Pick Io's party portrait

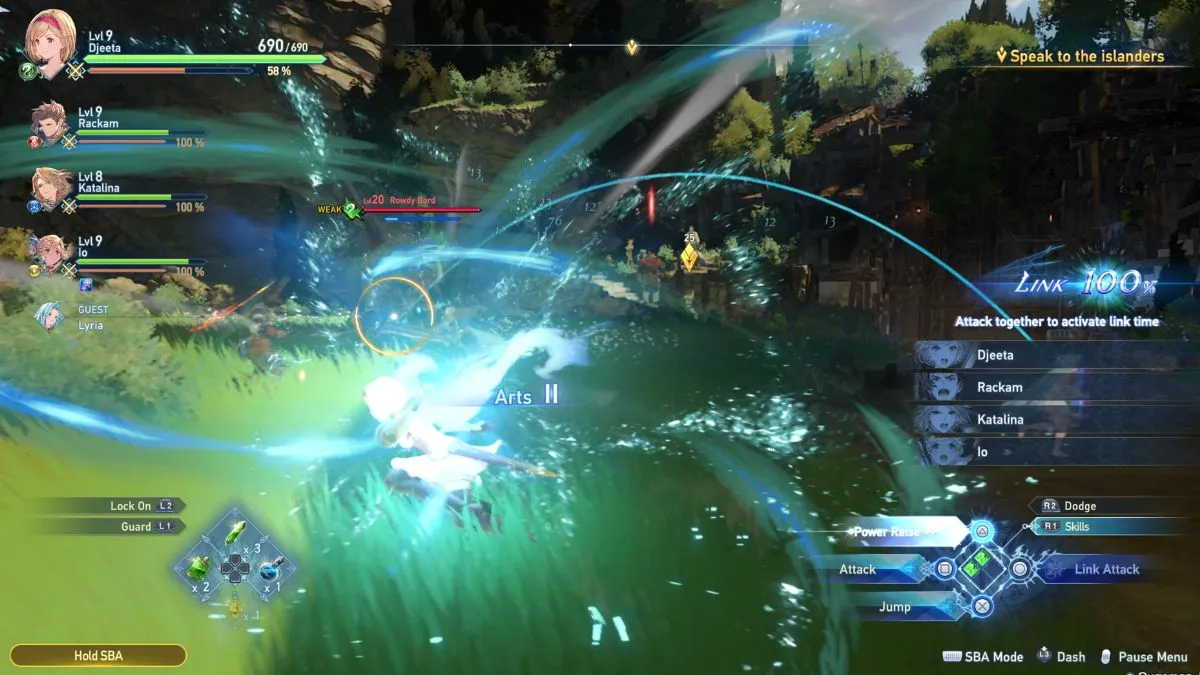pos(49,253)
